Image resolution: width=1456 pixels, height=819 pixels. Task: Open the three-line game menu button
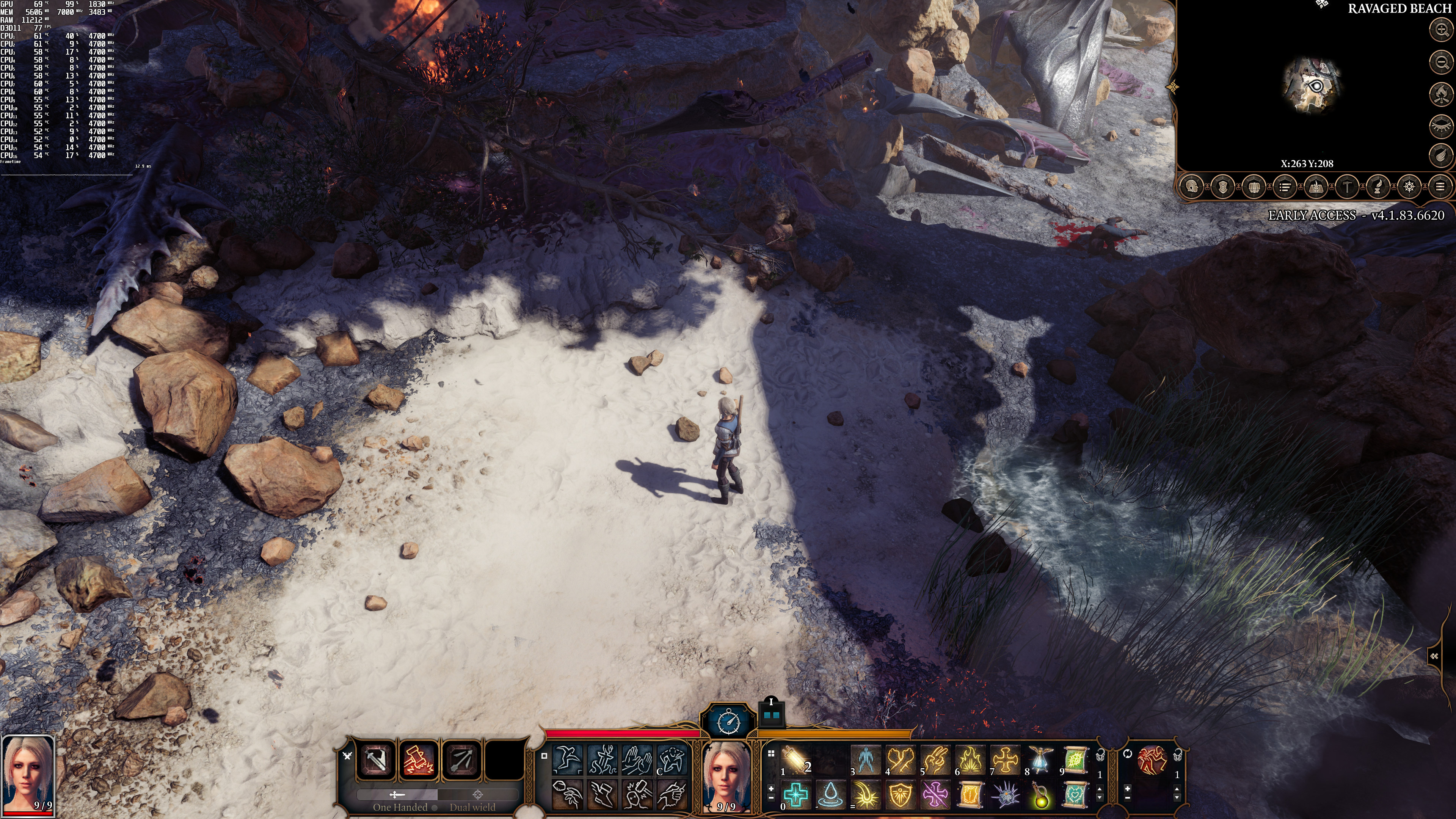click(x=1440, y=187)
